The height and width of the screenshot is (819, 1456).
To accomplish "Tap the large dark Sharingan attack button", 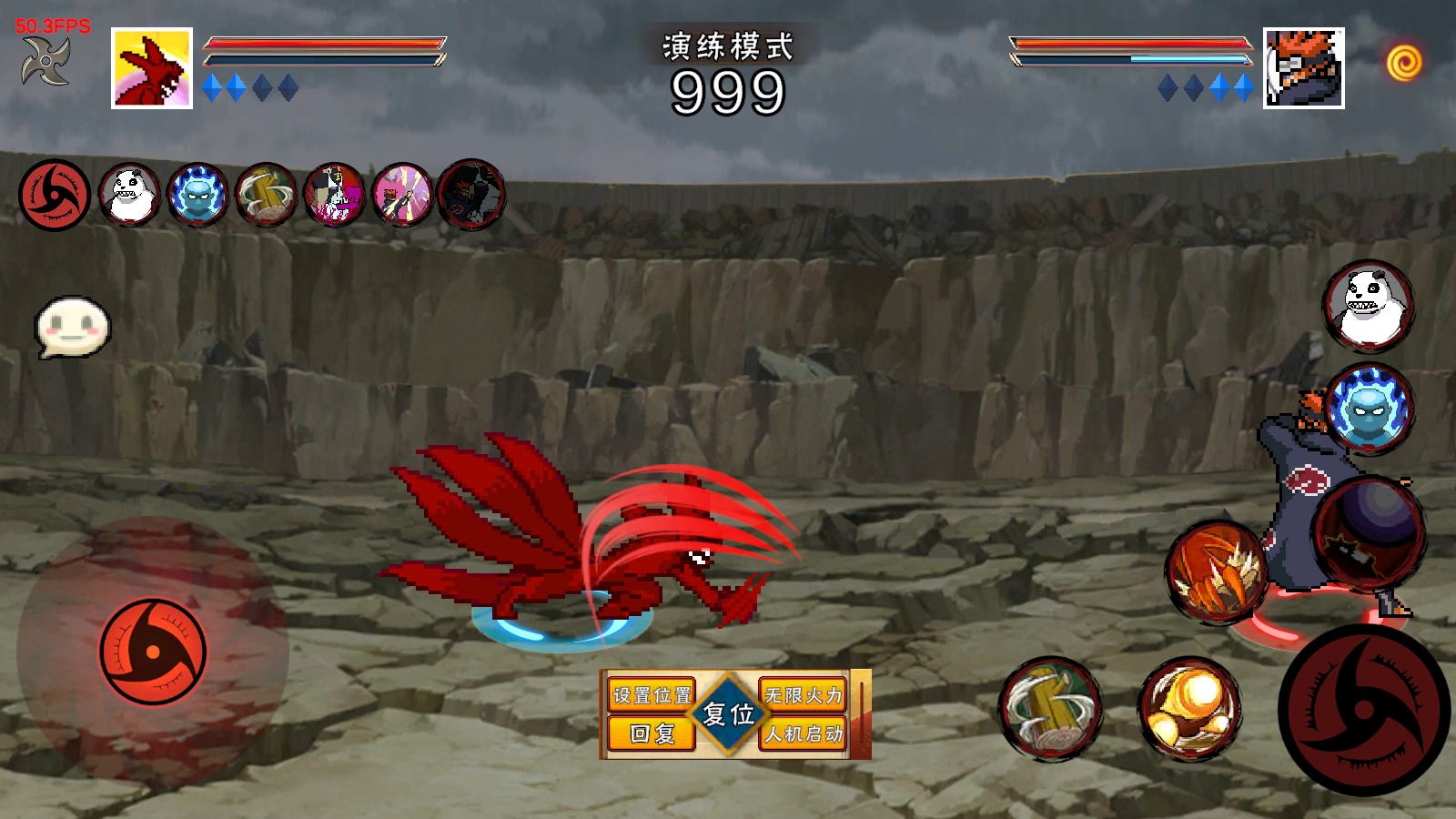I will coord(1363,710).
